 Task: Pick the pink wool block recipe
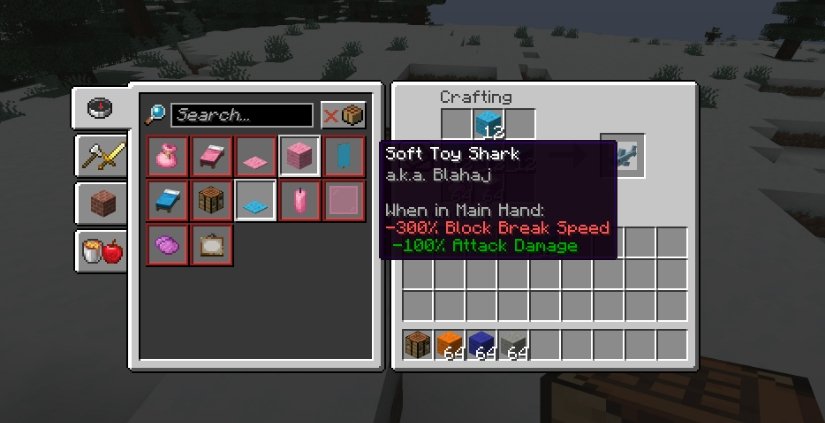(299, 156)
